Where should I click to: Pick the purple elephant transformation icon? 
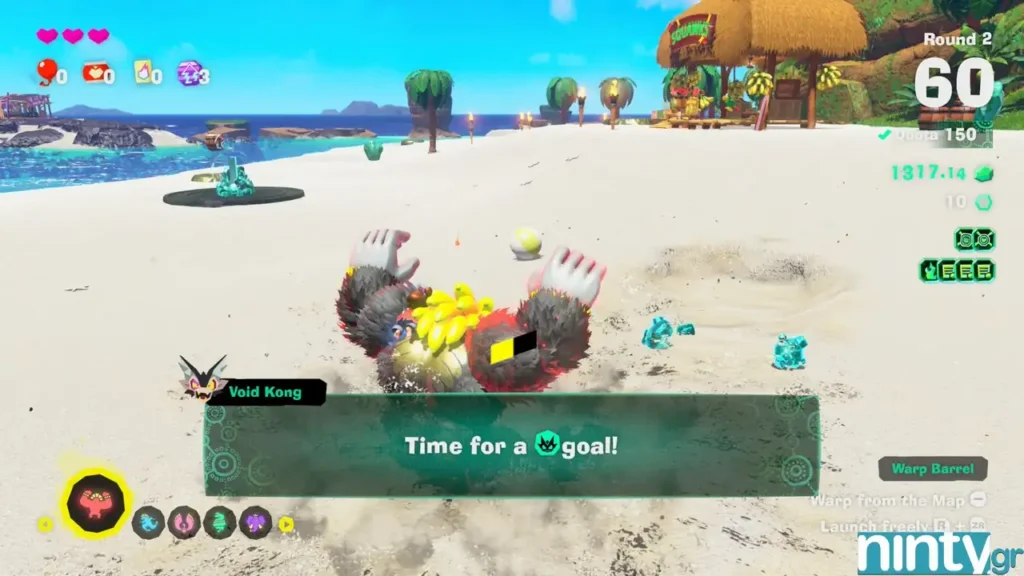point(255,522)
